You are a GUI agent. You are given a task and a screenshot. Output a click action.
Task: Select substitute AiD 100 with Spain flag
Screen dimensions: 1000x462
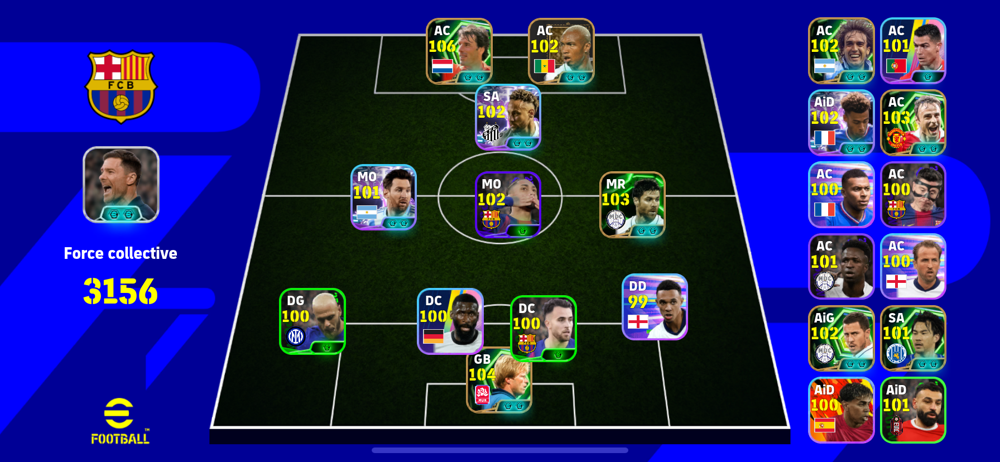click(841, 410)
